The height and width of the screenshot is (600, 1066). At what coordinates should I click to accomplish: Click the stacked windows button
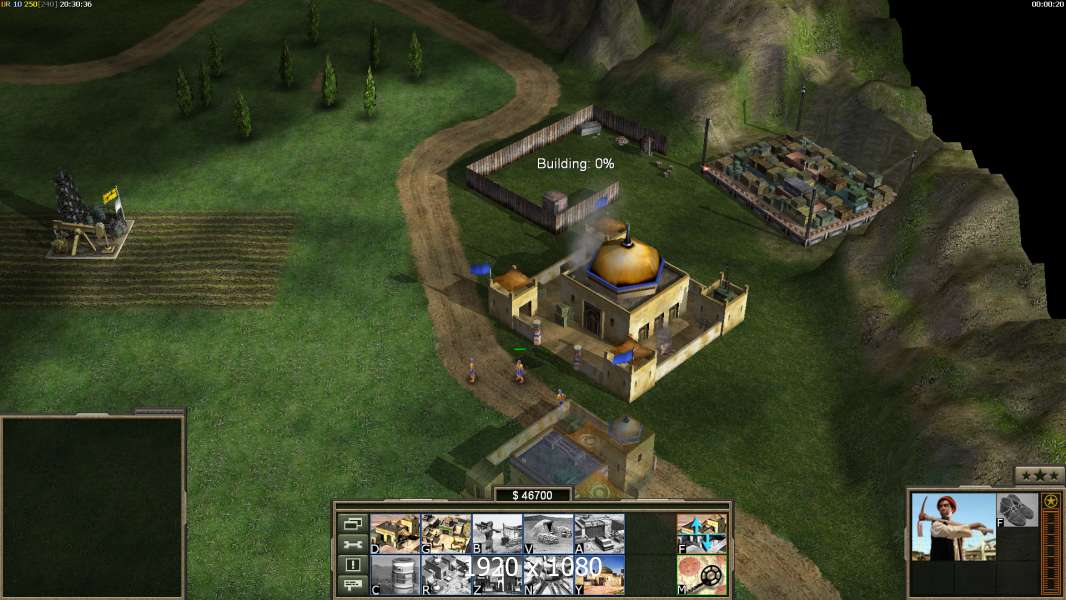(x=352, y=523)
